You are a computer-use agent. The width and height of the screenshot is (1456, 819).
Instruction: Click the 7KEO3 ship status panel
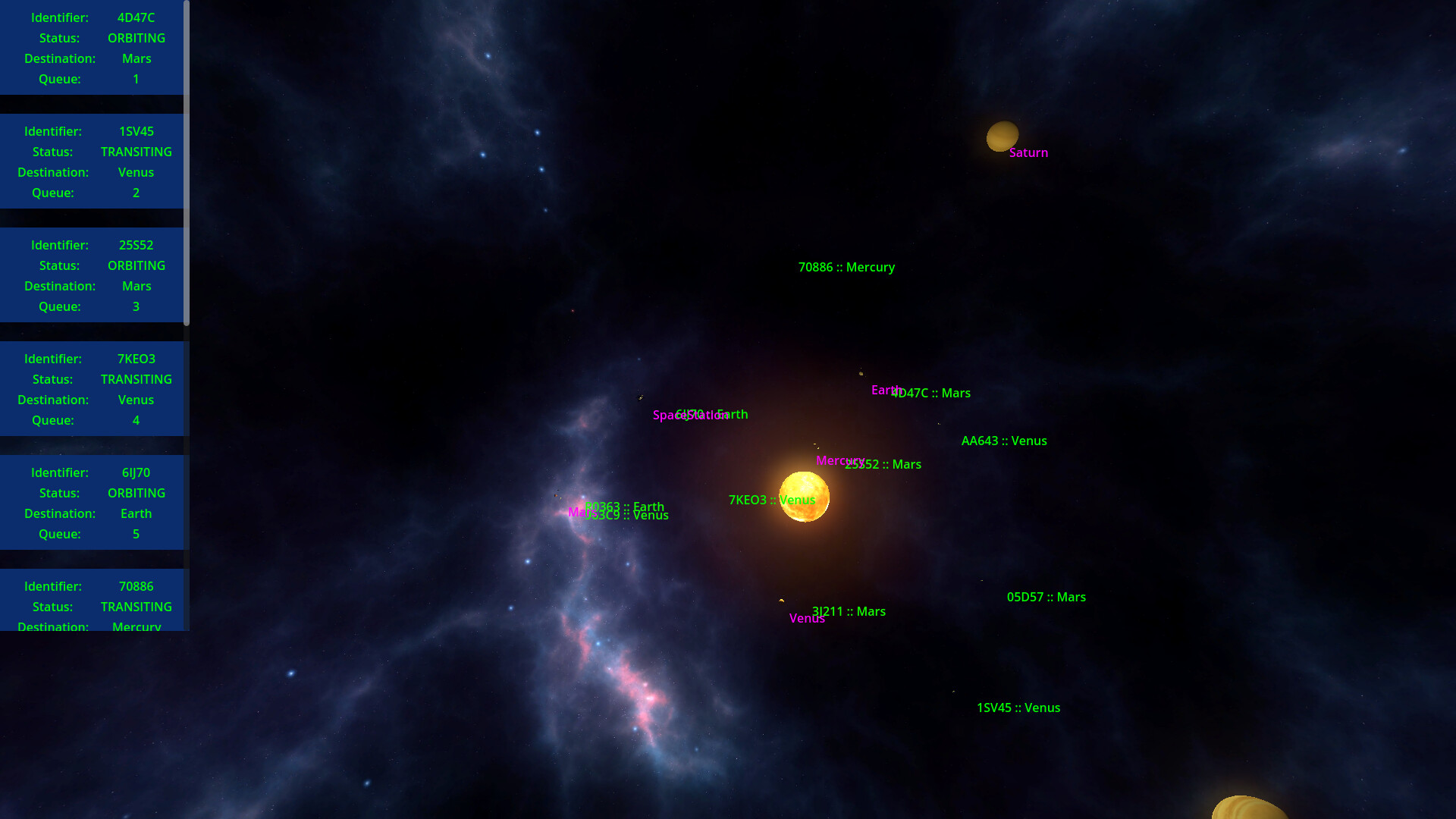coord(91,389)
